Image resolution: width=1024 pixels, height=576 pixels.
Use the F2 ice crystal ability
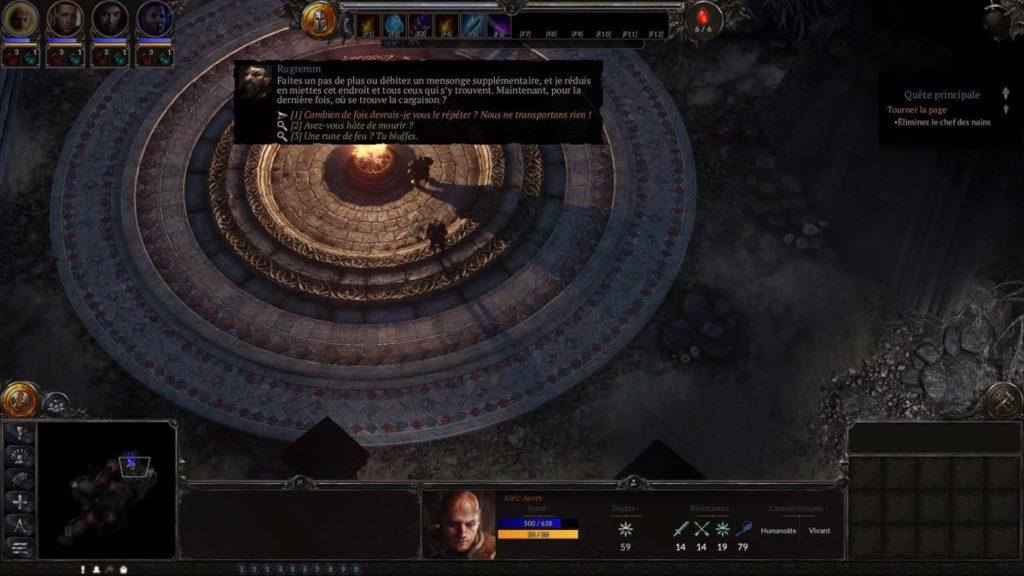[393, 25]
